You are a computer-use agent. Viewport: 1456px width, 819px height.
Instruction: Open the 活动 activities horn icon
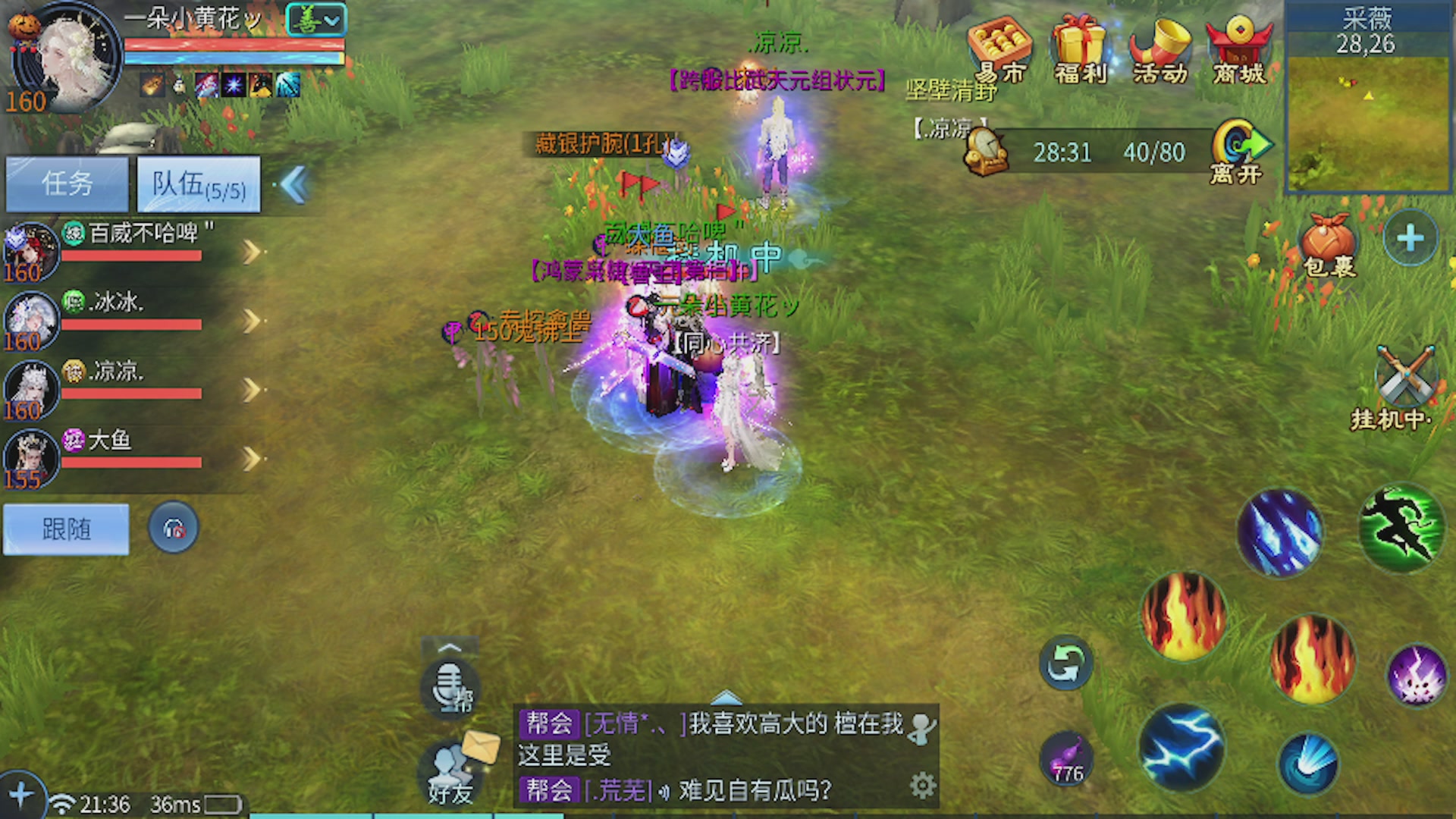pos(1162,47)
